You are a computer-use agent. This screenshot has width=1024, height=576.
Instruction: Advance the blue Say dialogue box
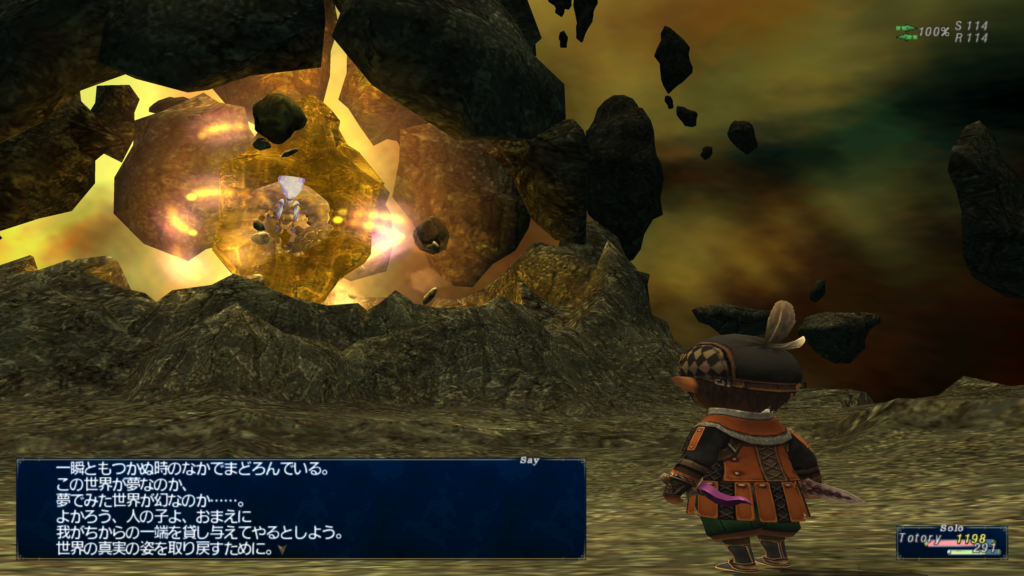coord(300,508)
